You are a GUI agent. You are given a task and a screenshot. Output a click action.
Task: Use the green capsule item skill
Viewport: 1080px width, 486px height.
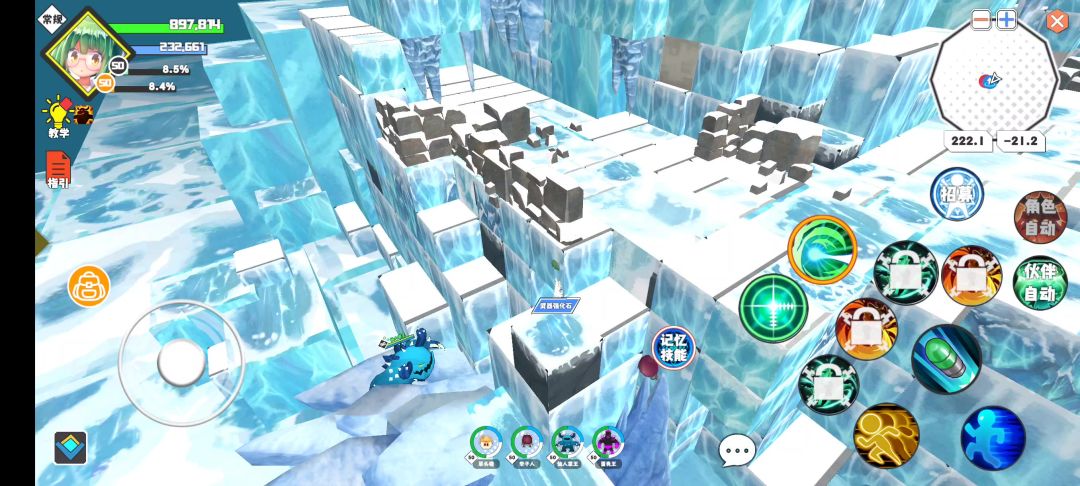(946, 359)
